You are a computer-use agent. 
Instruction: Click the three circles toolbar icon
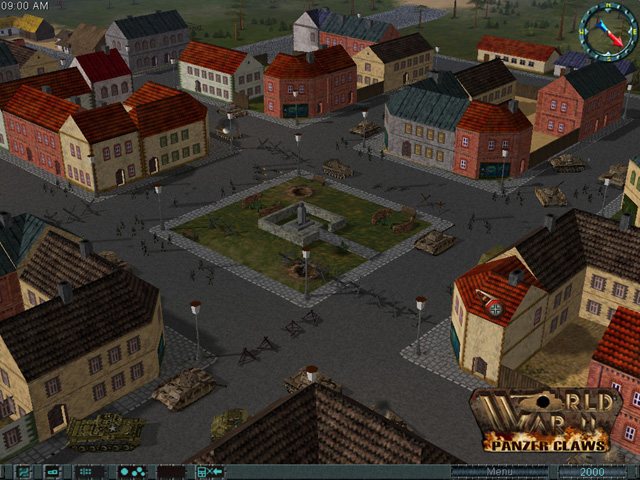click(131, 471)
